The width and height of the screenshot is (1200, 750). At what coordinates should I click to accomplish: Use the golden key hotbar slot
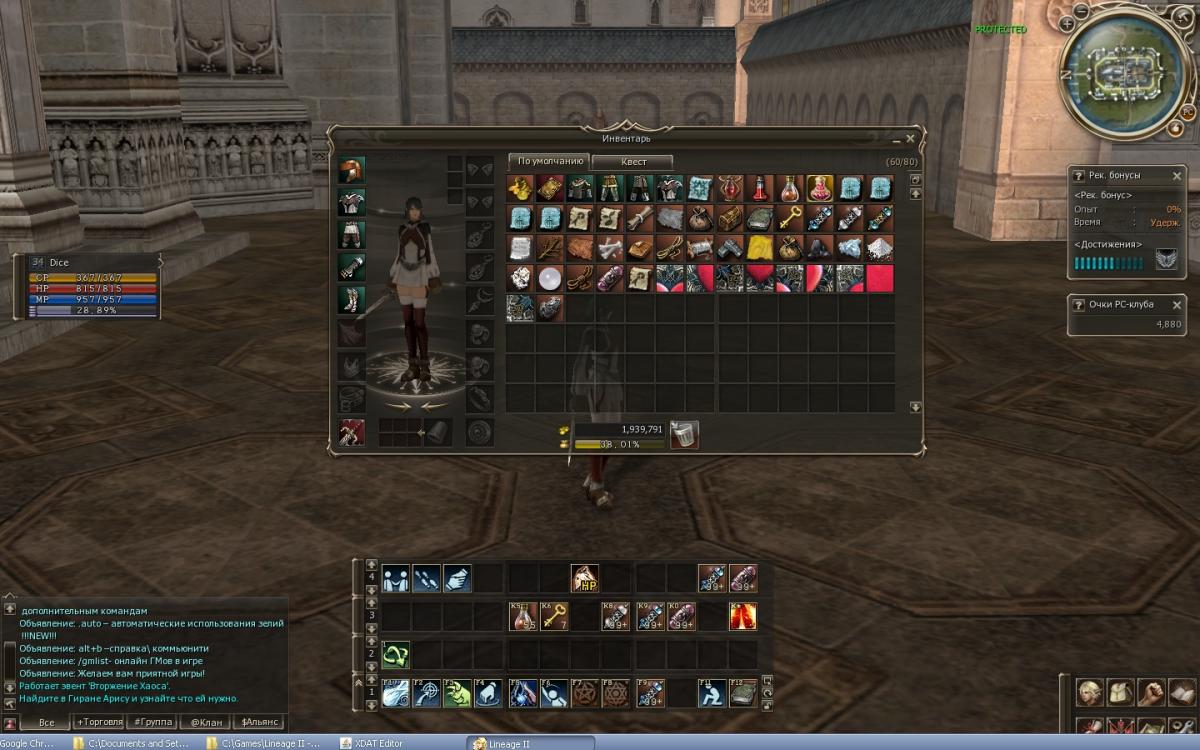pos(554,617)
